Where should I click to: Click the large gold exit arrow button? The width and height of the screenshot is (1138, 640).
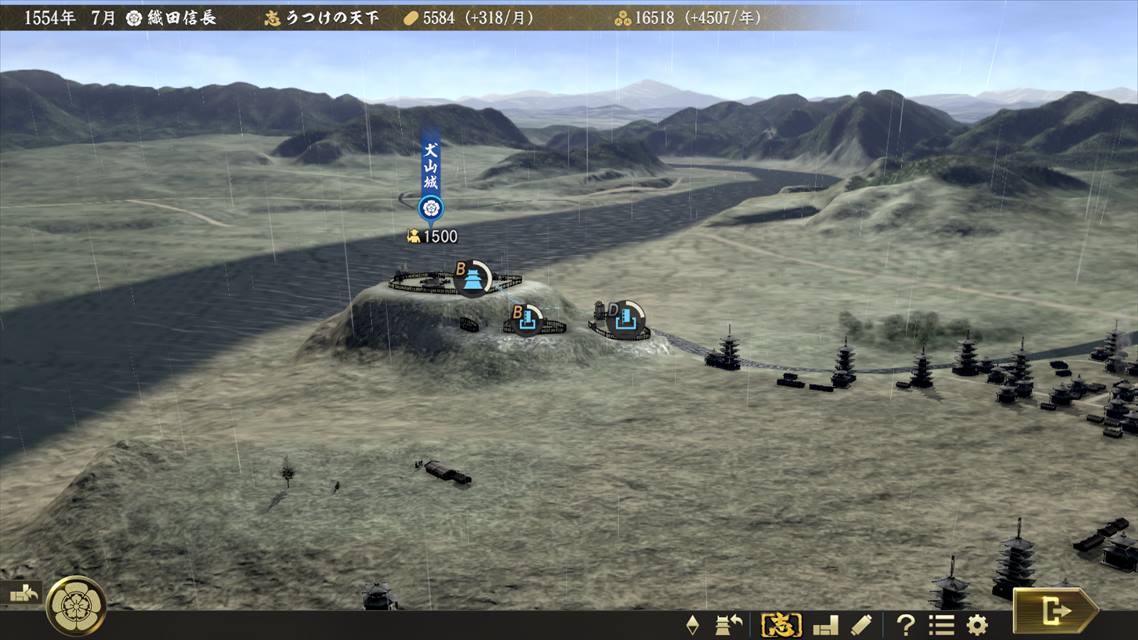coord(1055,609)
